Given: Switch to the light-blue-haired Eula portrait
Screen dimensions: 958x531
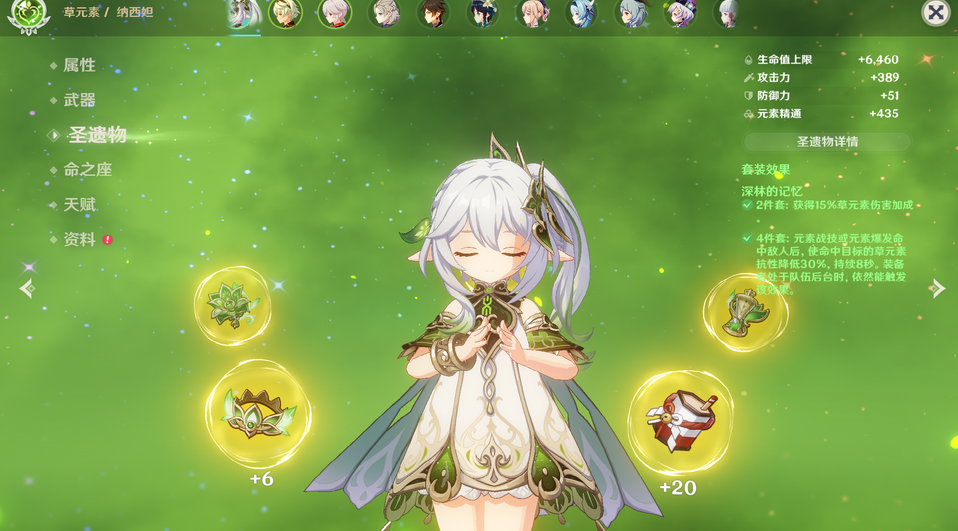Looking at the screenshot, I should click(580, 14).
